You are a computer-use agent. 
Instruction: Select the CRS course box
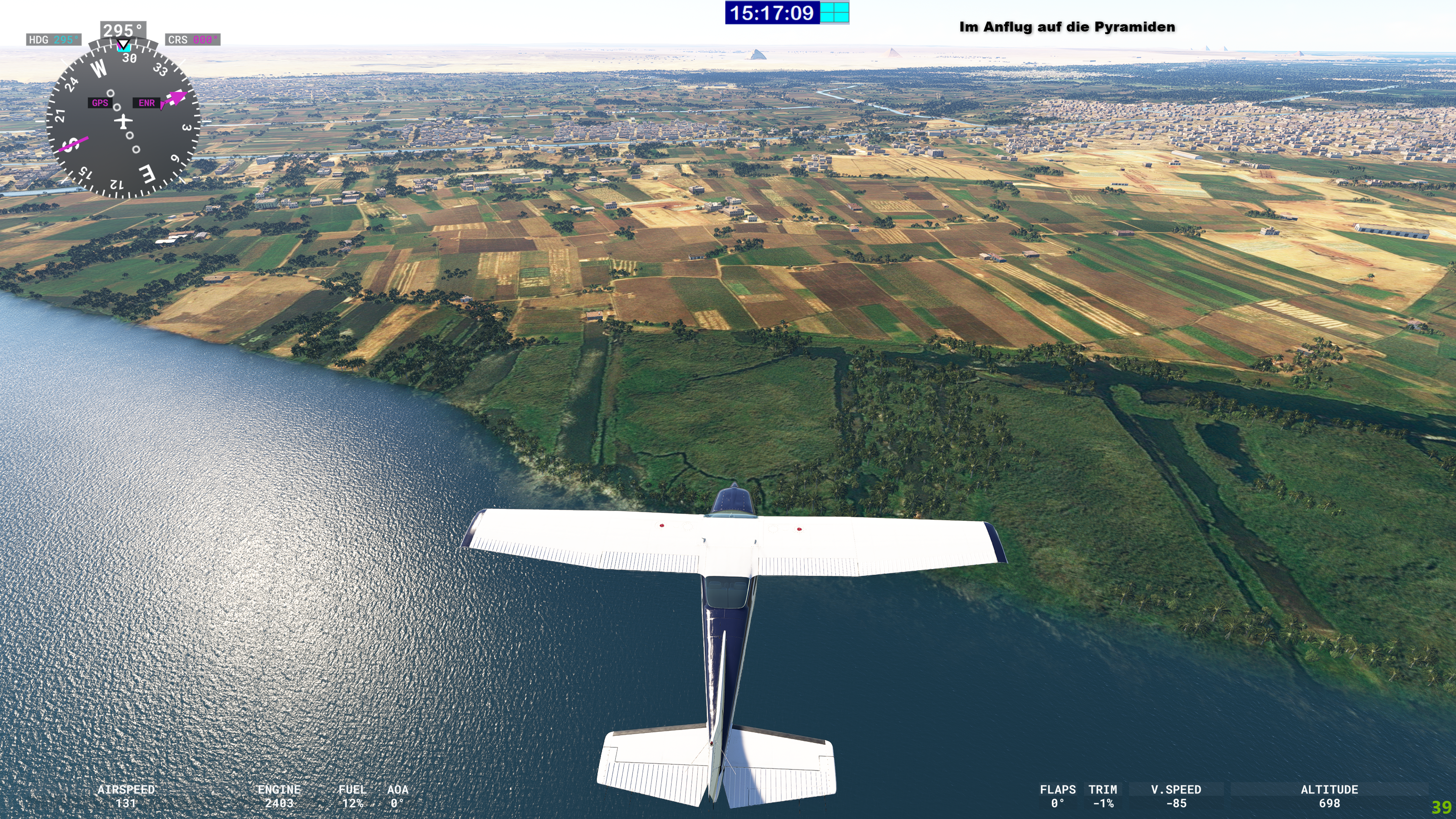[192, 39]
